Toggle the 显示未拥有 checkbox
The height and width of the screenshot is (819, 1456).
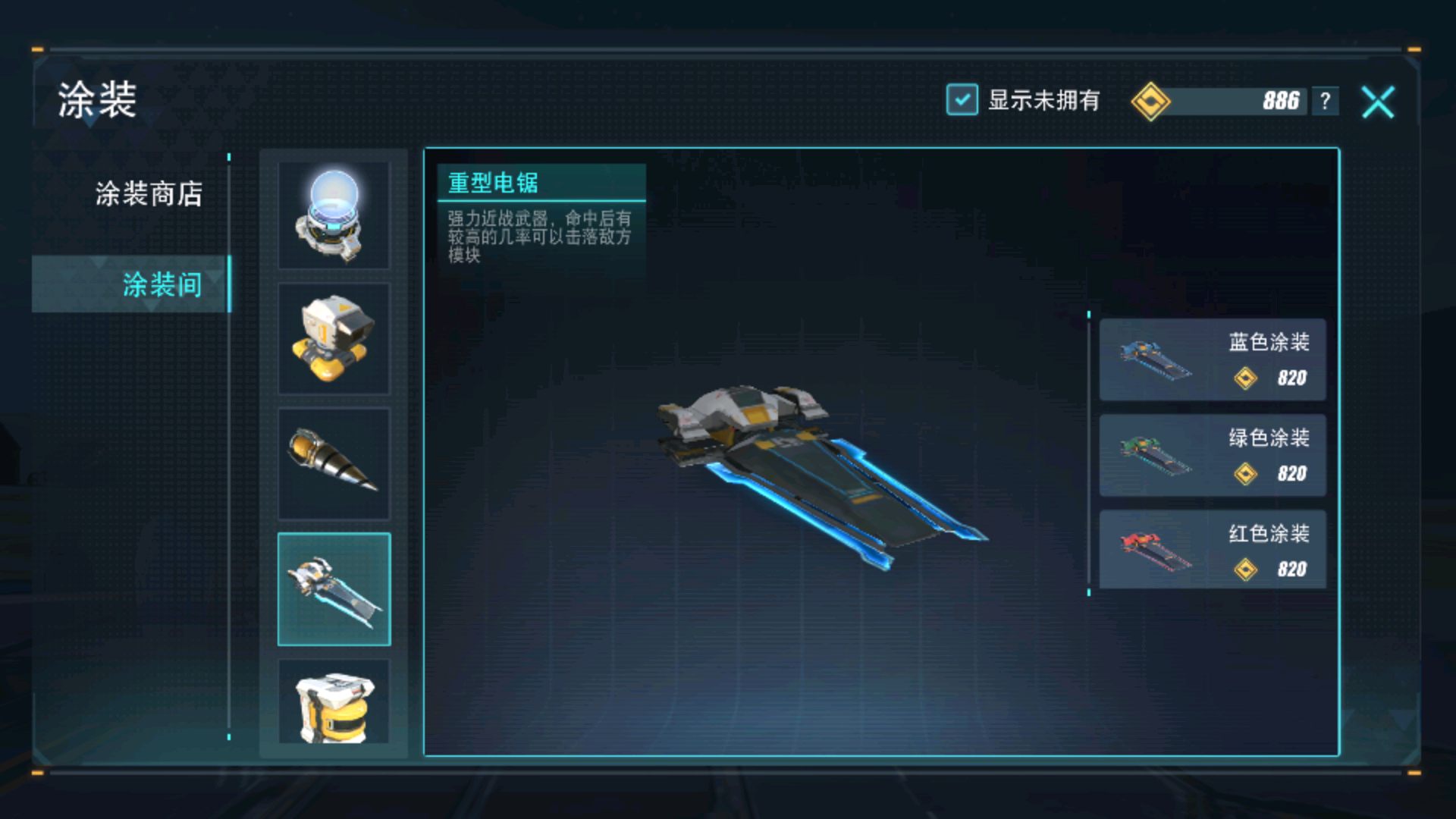point(962,100)
